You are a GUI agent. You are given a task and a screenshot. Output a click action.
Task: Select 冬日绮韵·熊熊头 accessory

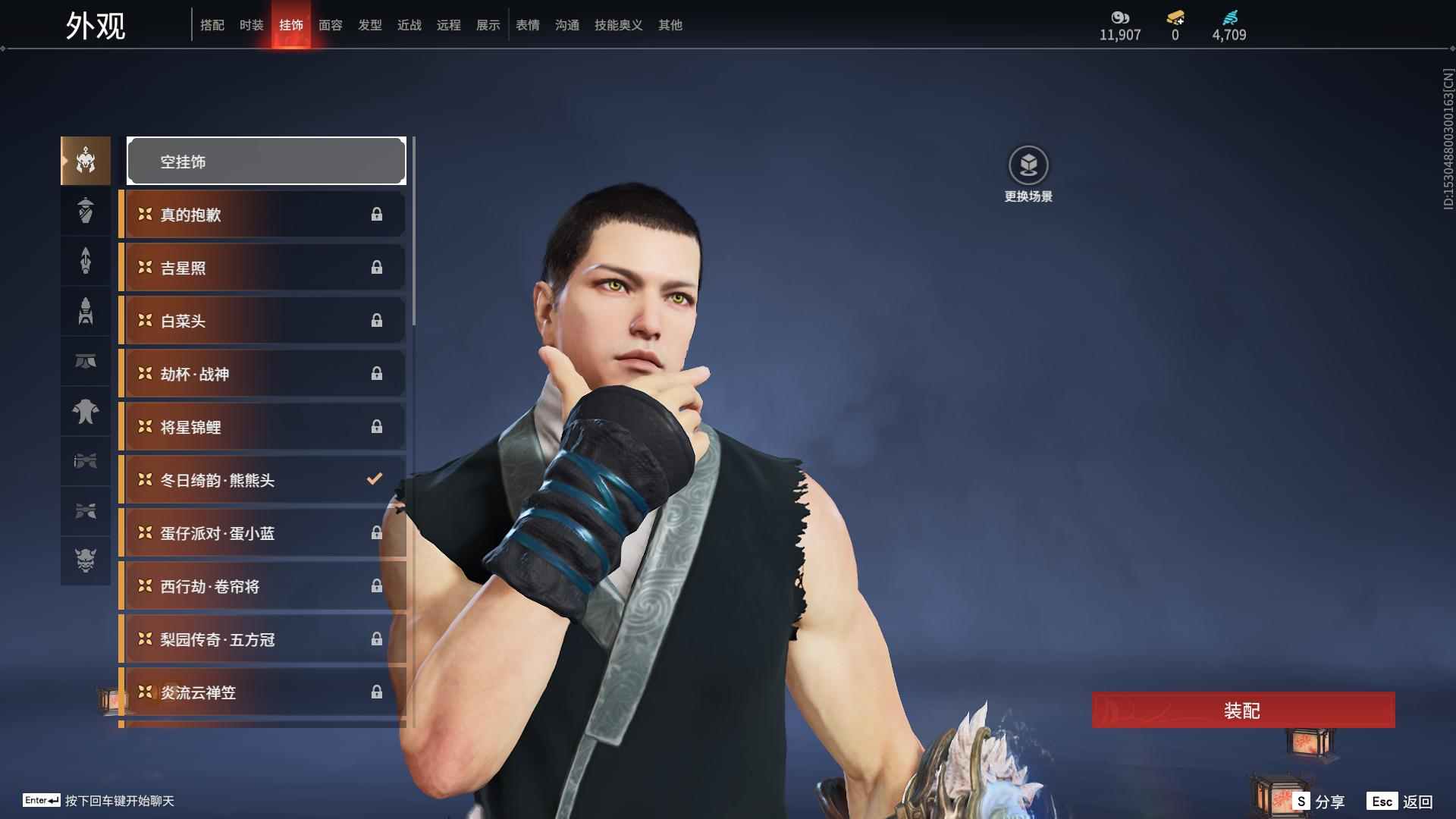point(262,480)
